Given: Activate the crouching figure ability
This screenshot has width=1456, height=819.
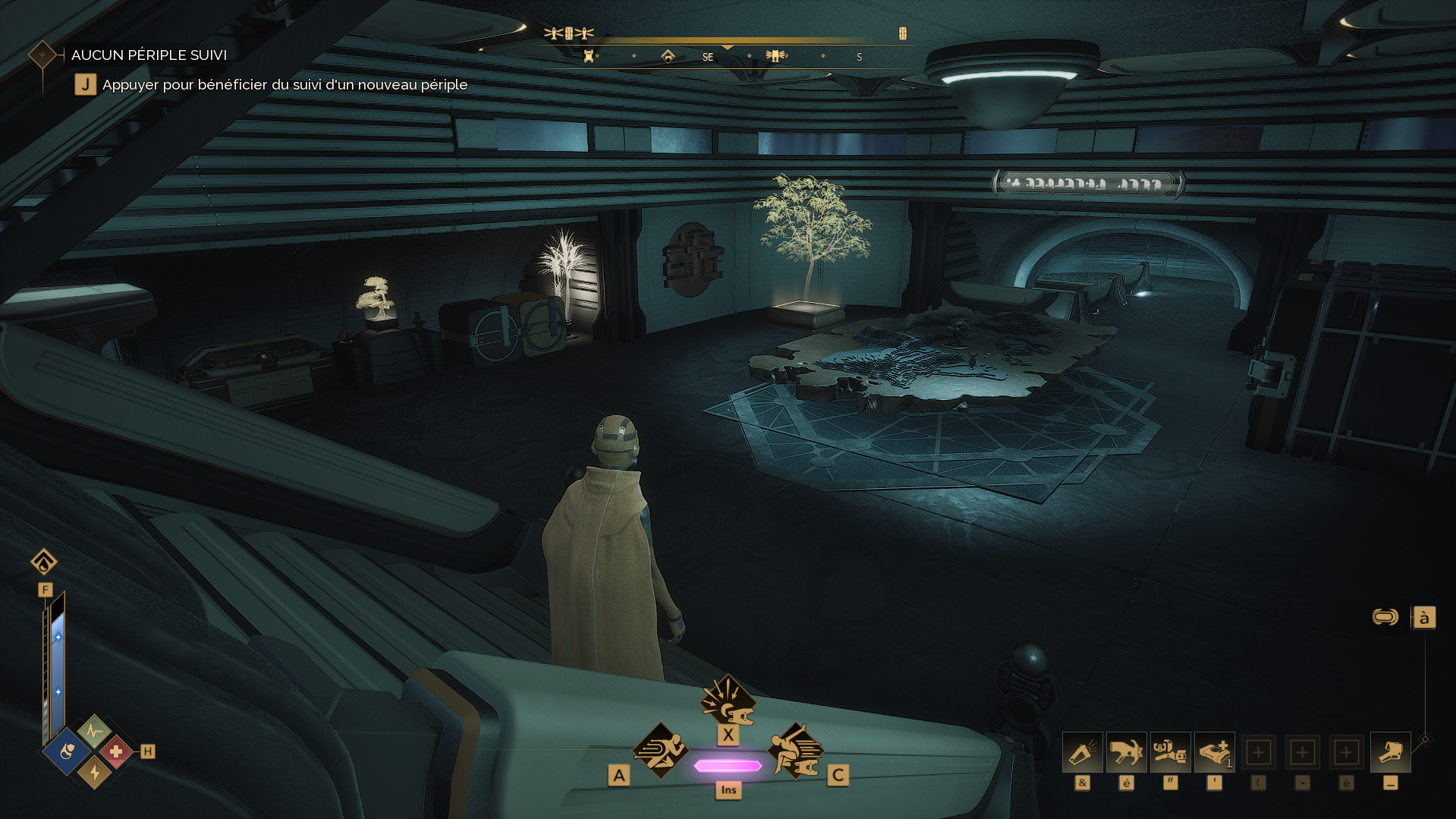Looking at the screenshot, I should pos(796,751).
